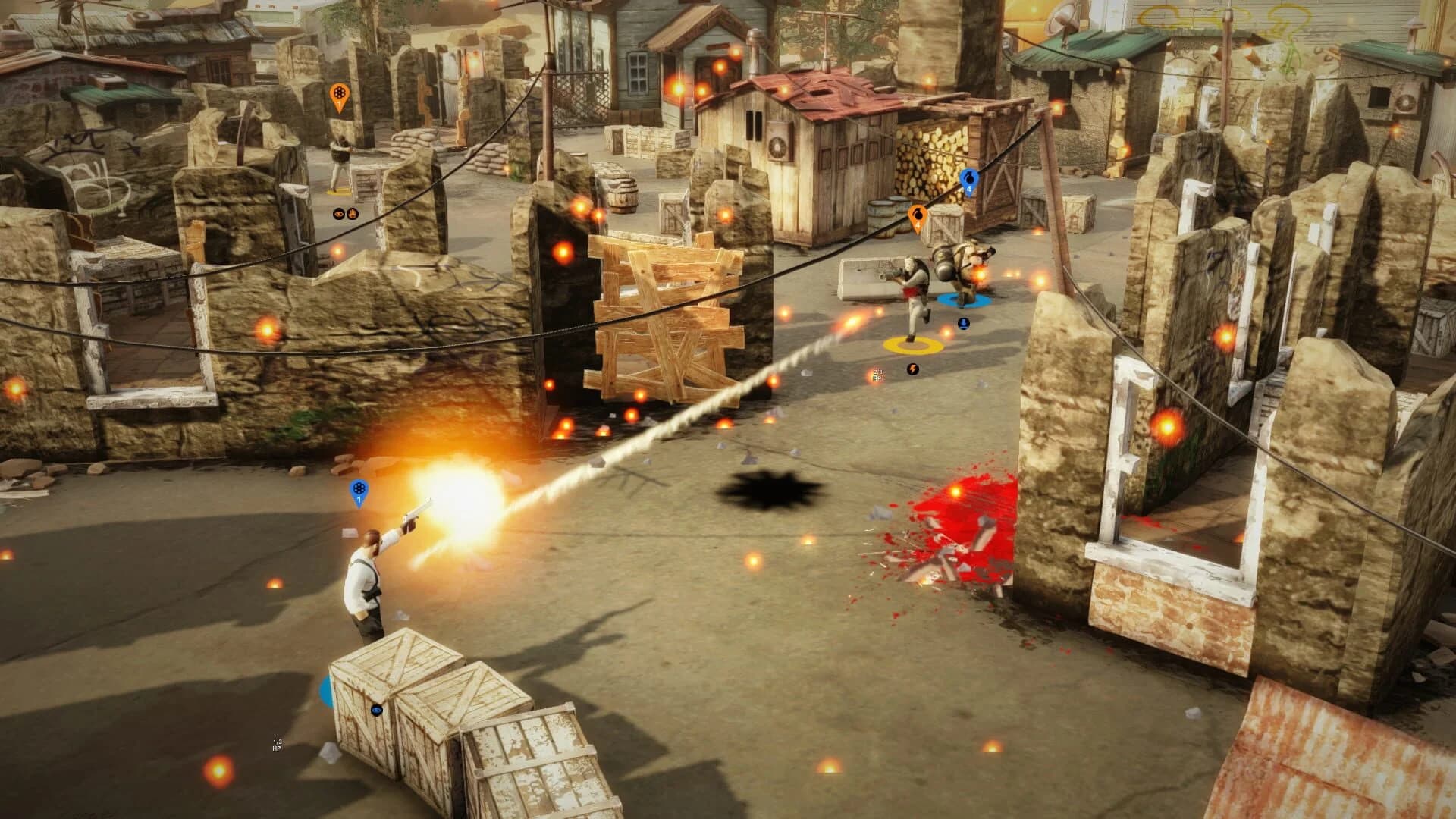1456x819 pixels.
Task: Select the orange eye overwatch icon
Action: coord(338,213)
